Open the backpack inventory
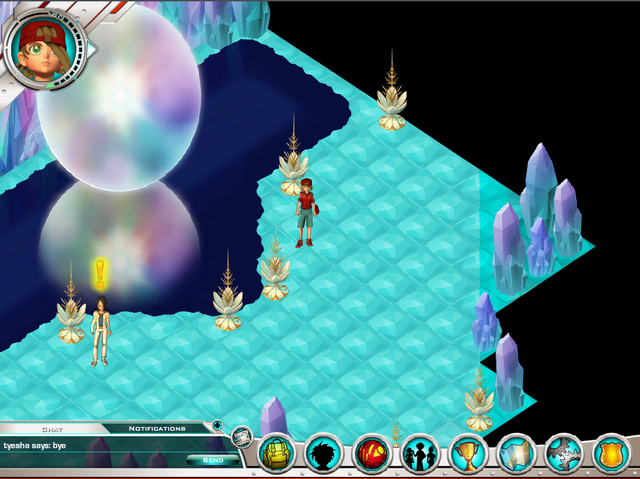 pyautogui.click(x=275, y=454)
